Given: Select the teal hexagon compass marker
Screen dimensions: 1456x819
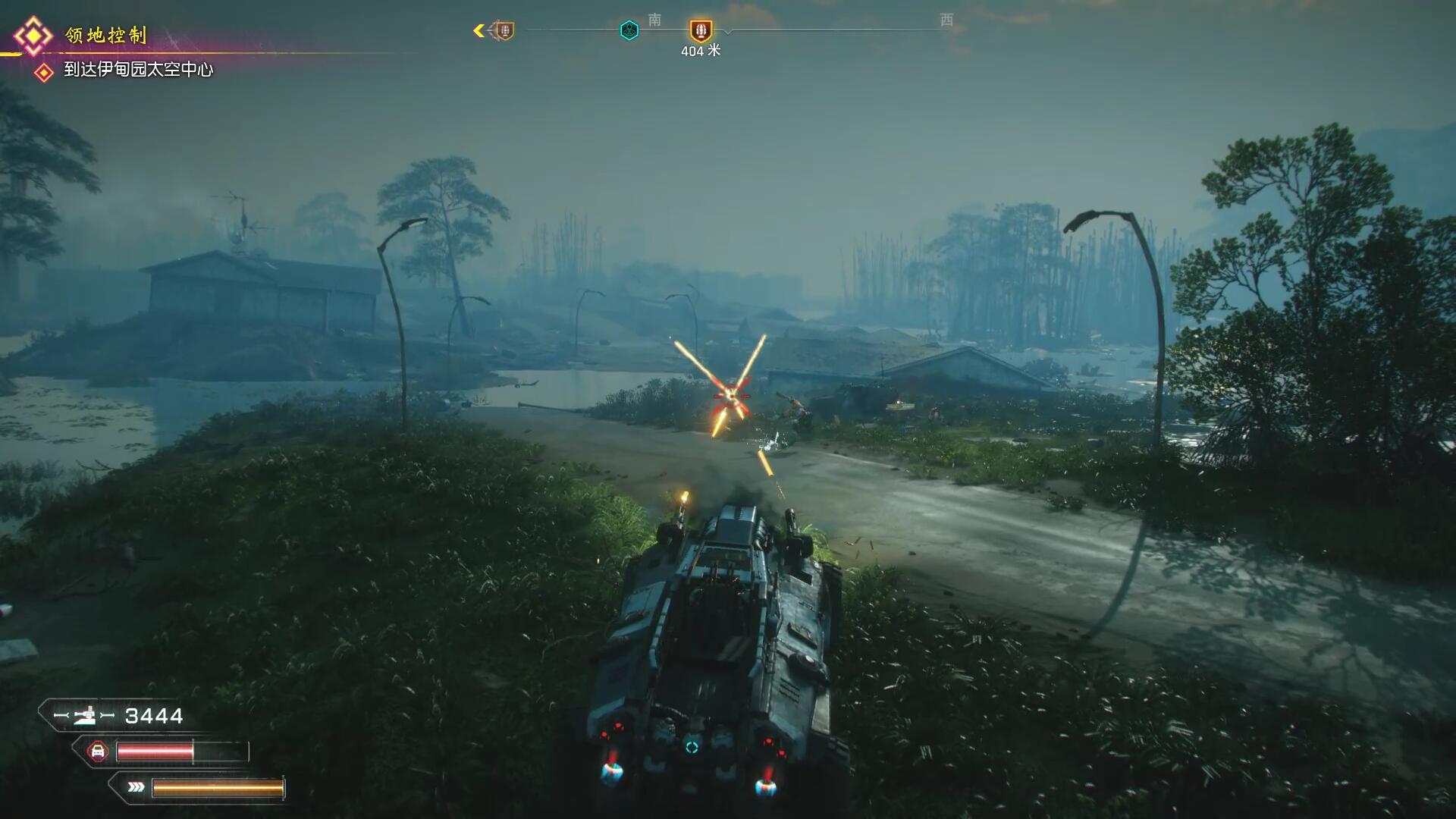Looking at the screenshot, I should (x=629, y=30).
